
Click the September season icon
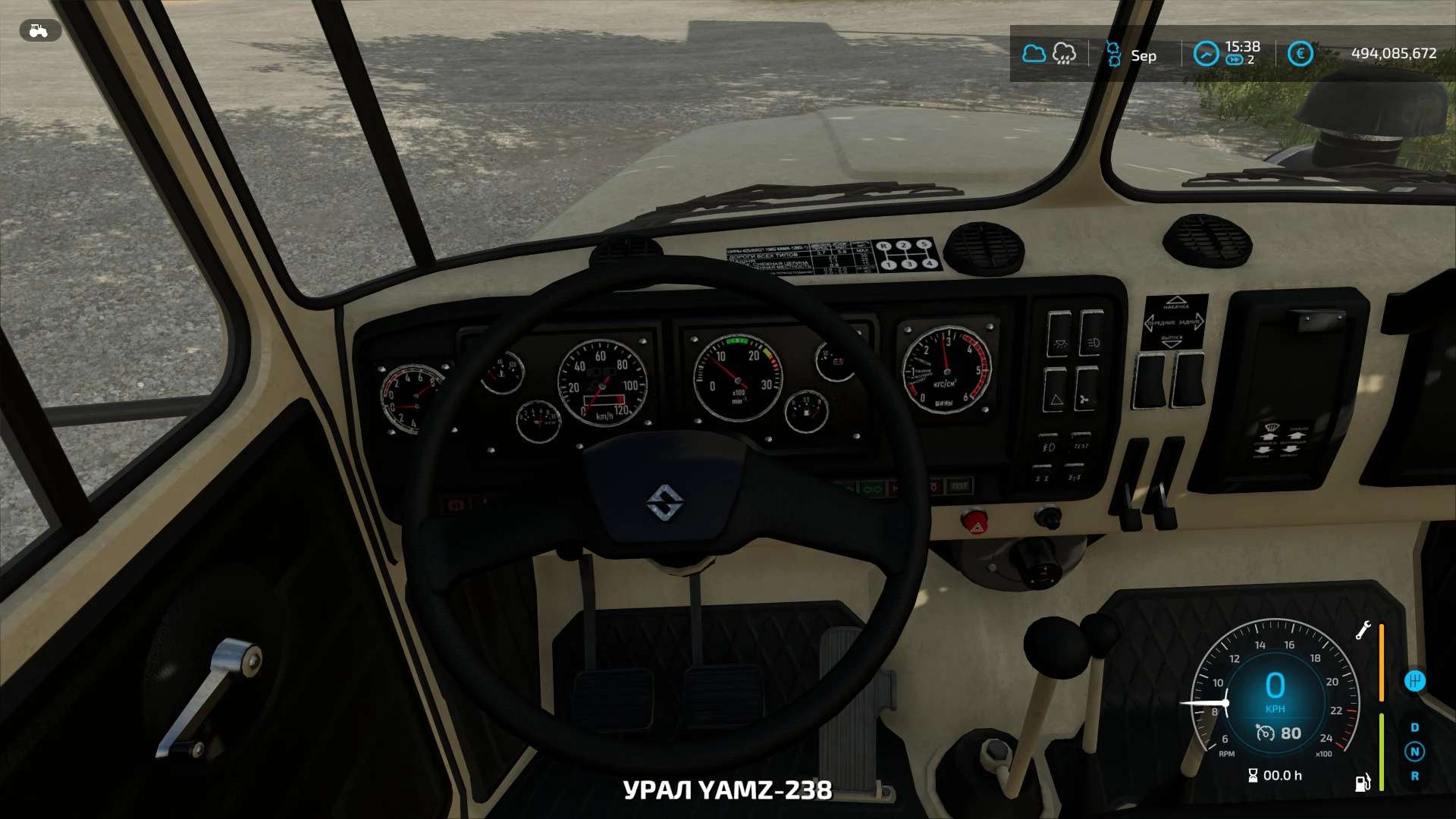click(x=1113, y=54)
